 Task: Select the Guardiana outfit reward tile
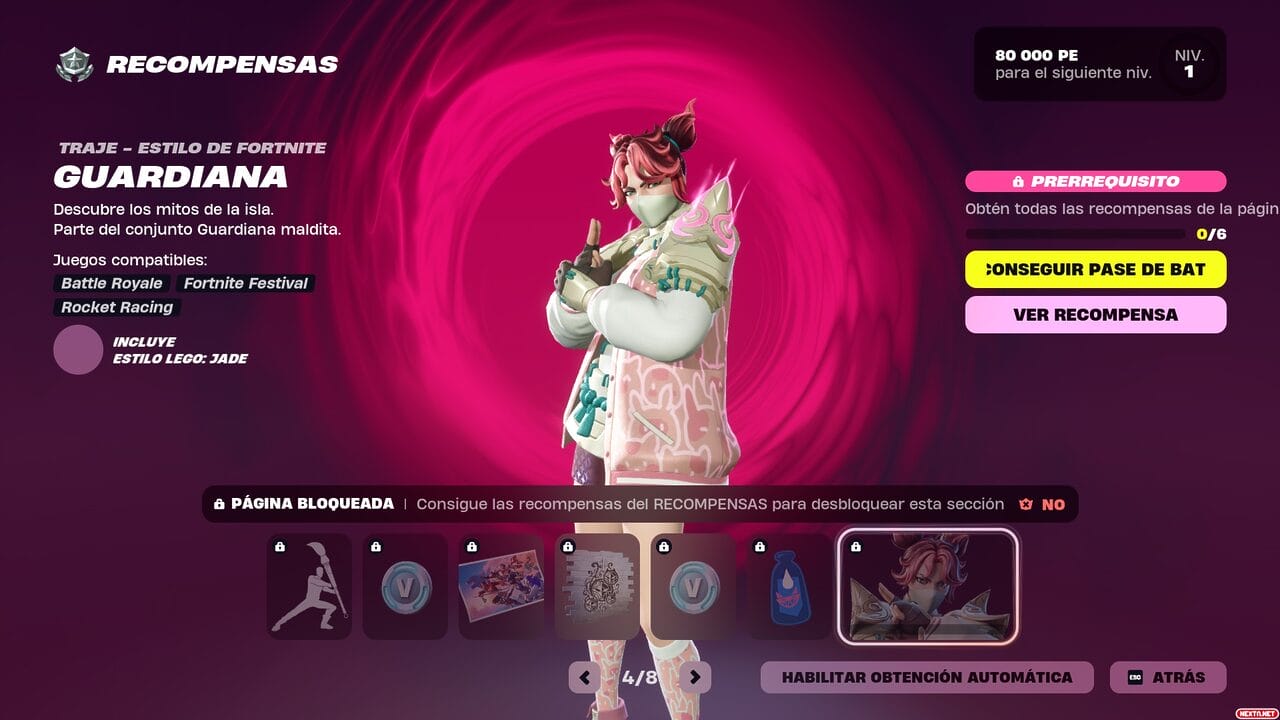coord(927,586)
